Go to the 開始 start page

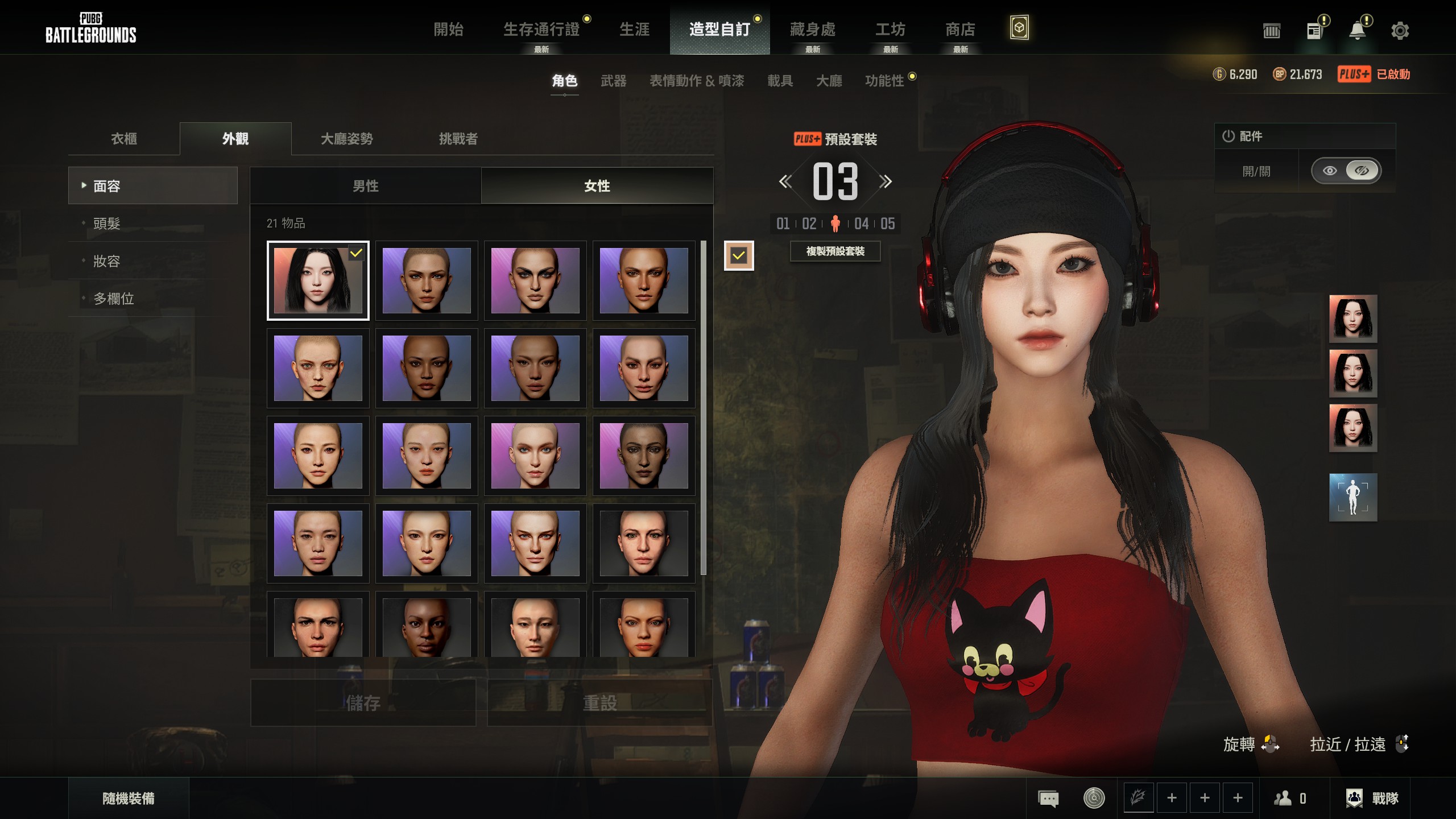[x=448, y=30]
